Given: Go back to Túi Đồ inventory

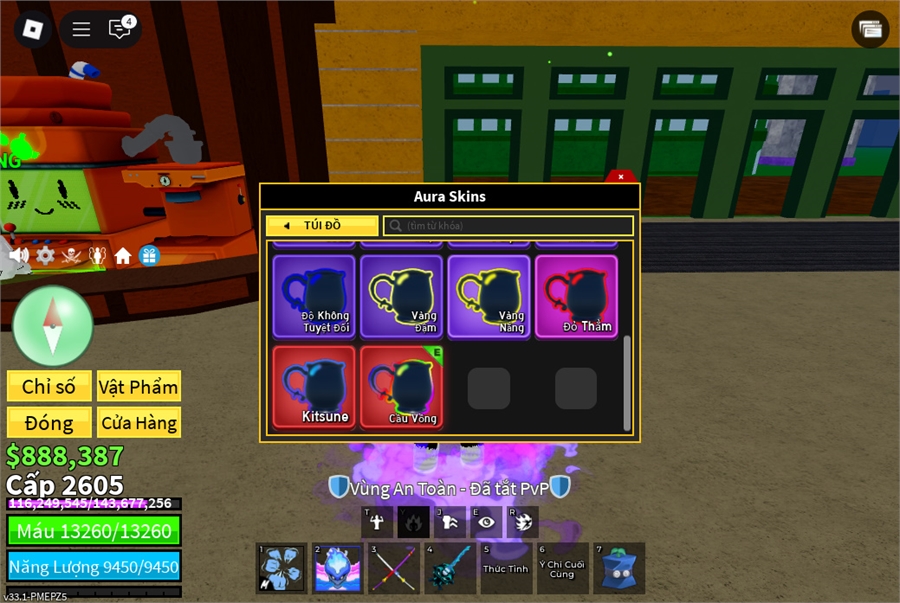Looking at the screenshot, I should [322, 226].
